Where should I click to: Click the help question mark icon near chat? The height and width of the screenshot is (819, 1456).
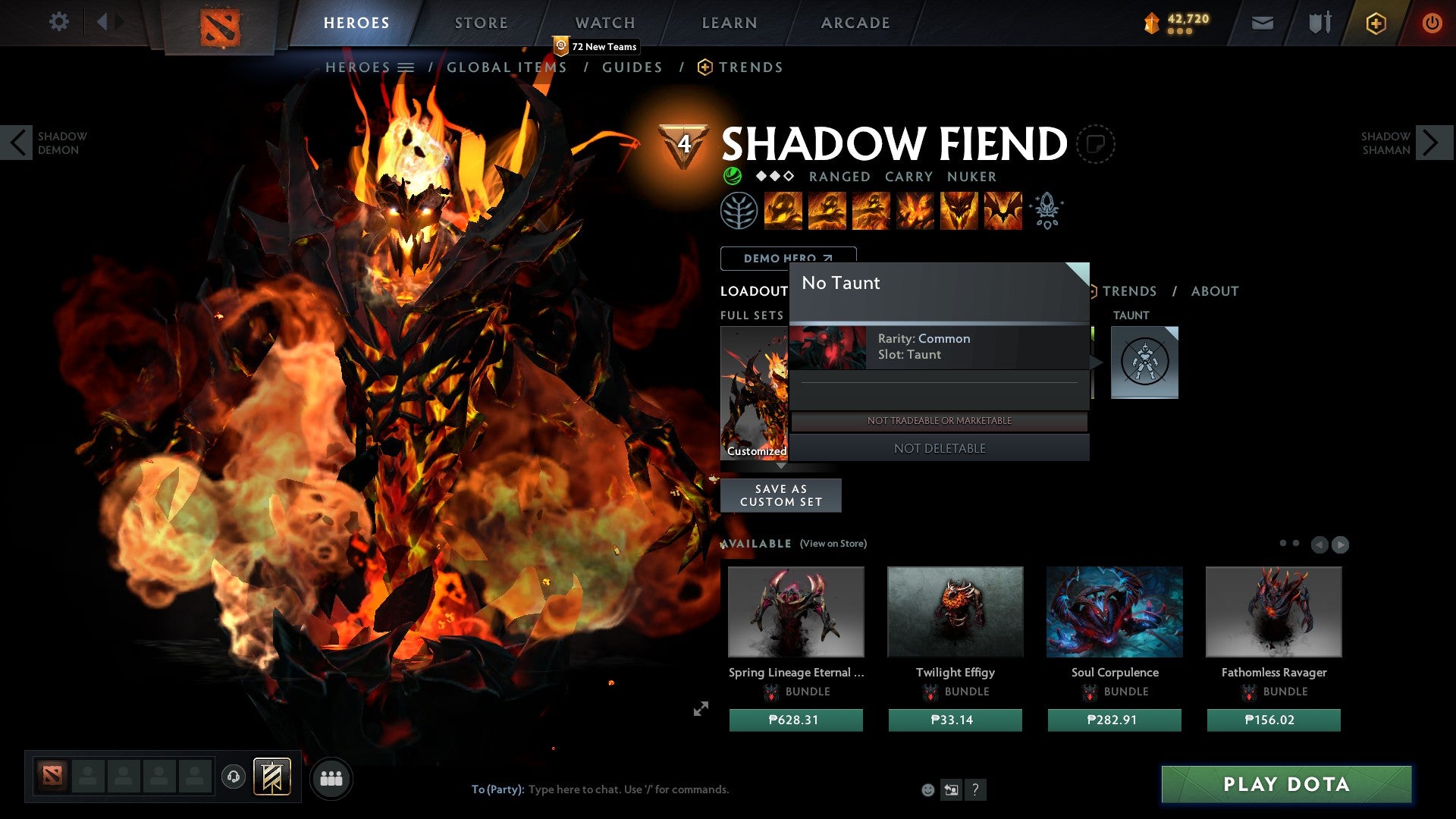pyautogui.click(x=976, y=789)
